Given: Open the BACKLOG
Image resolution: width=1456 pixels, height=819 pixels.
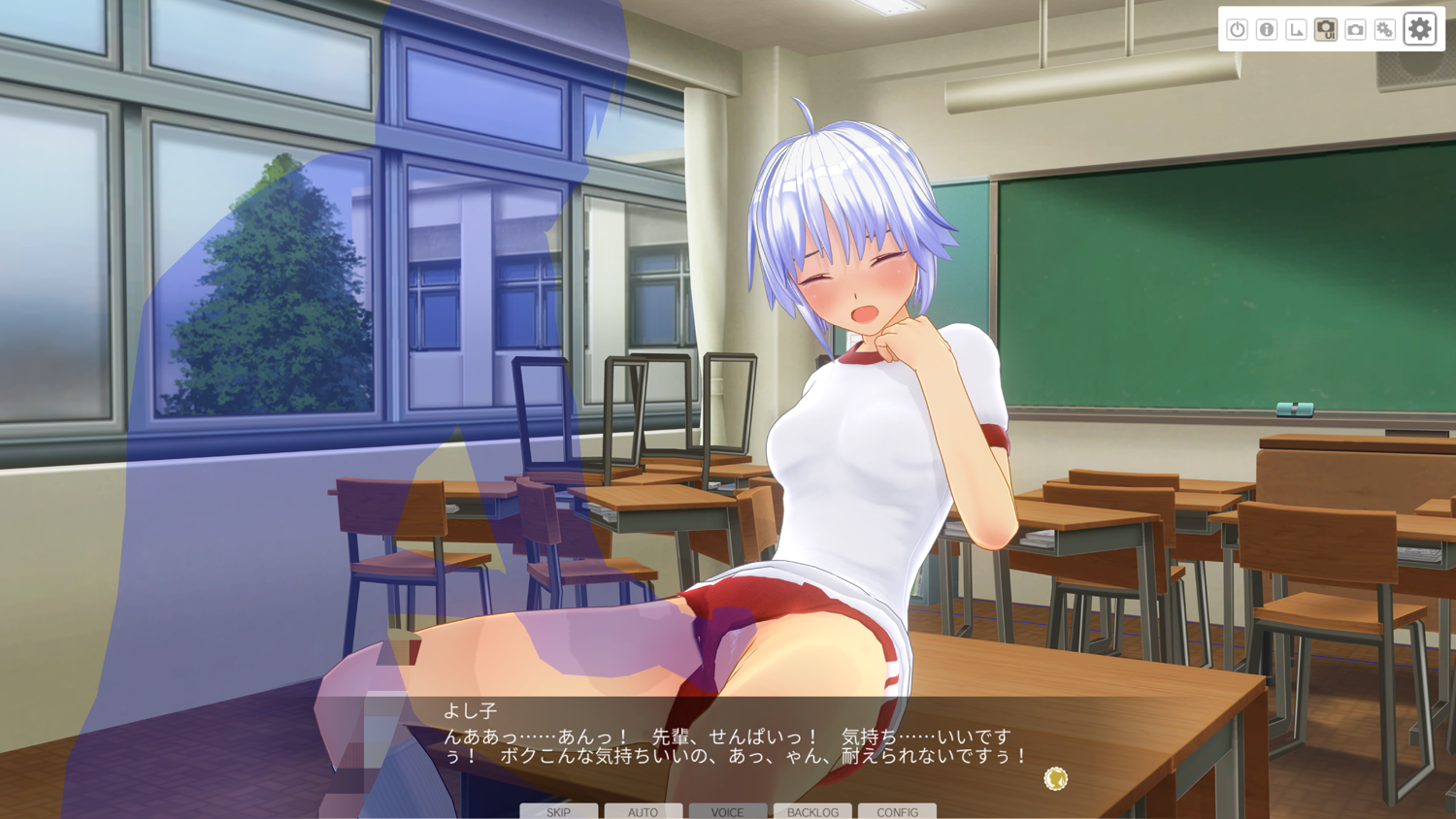Looking at the screenshot, I should pyautogui.click(x=812, y=811).
